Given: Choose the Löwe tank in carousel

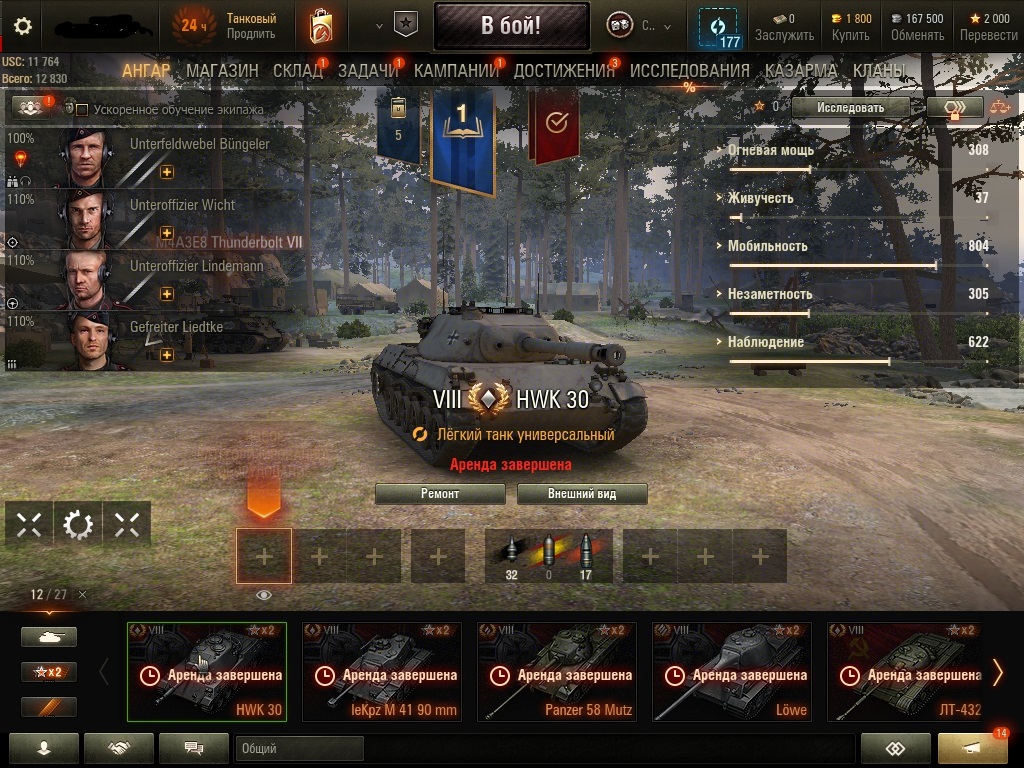Looking at the screenshot, I should pos(732,672).
